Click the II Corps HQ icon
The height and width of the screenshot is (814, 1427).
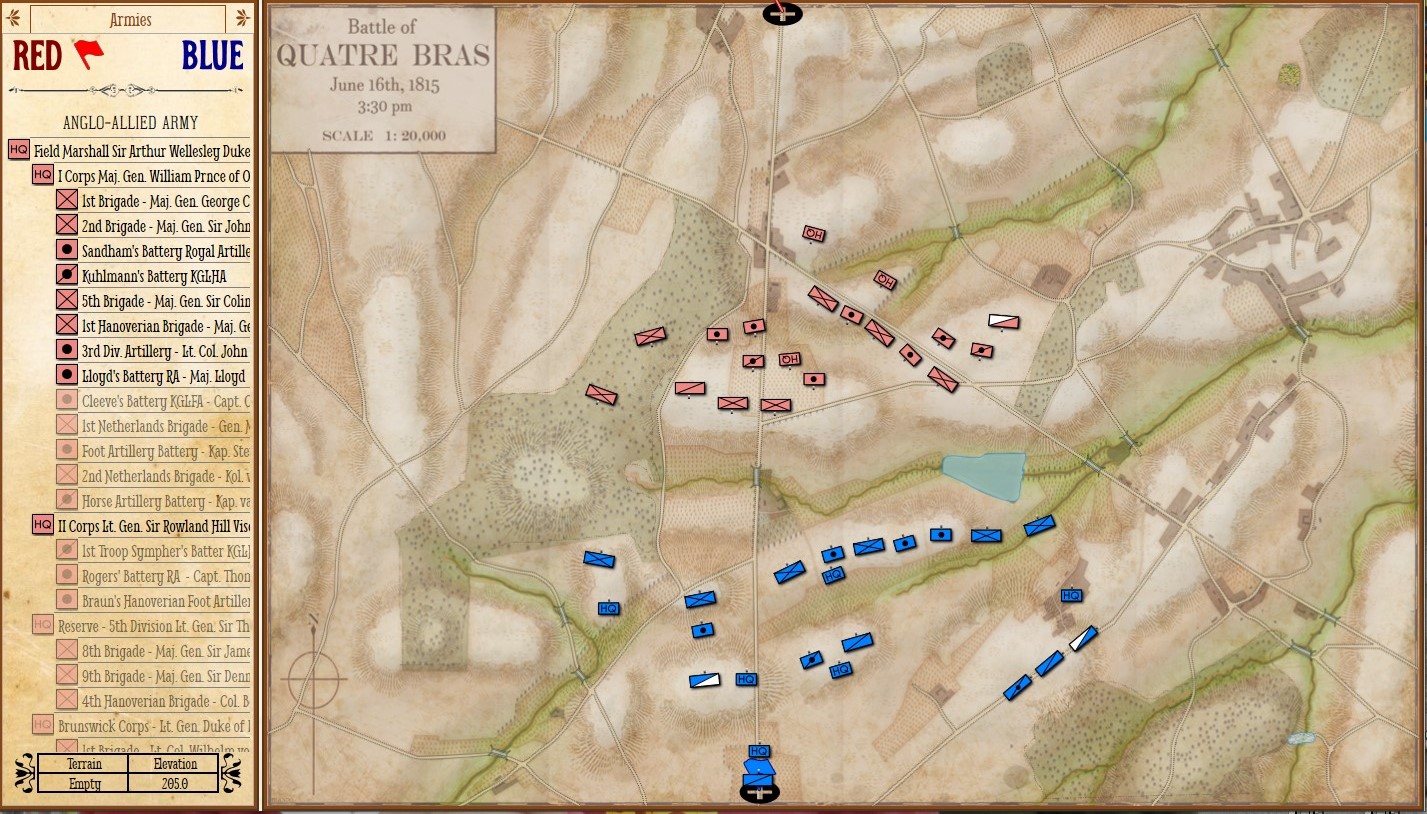42,523
